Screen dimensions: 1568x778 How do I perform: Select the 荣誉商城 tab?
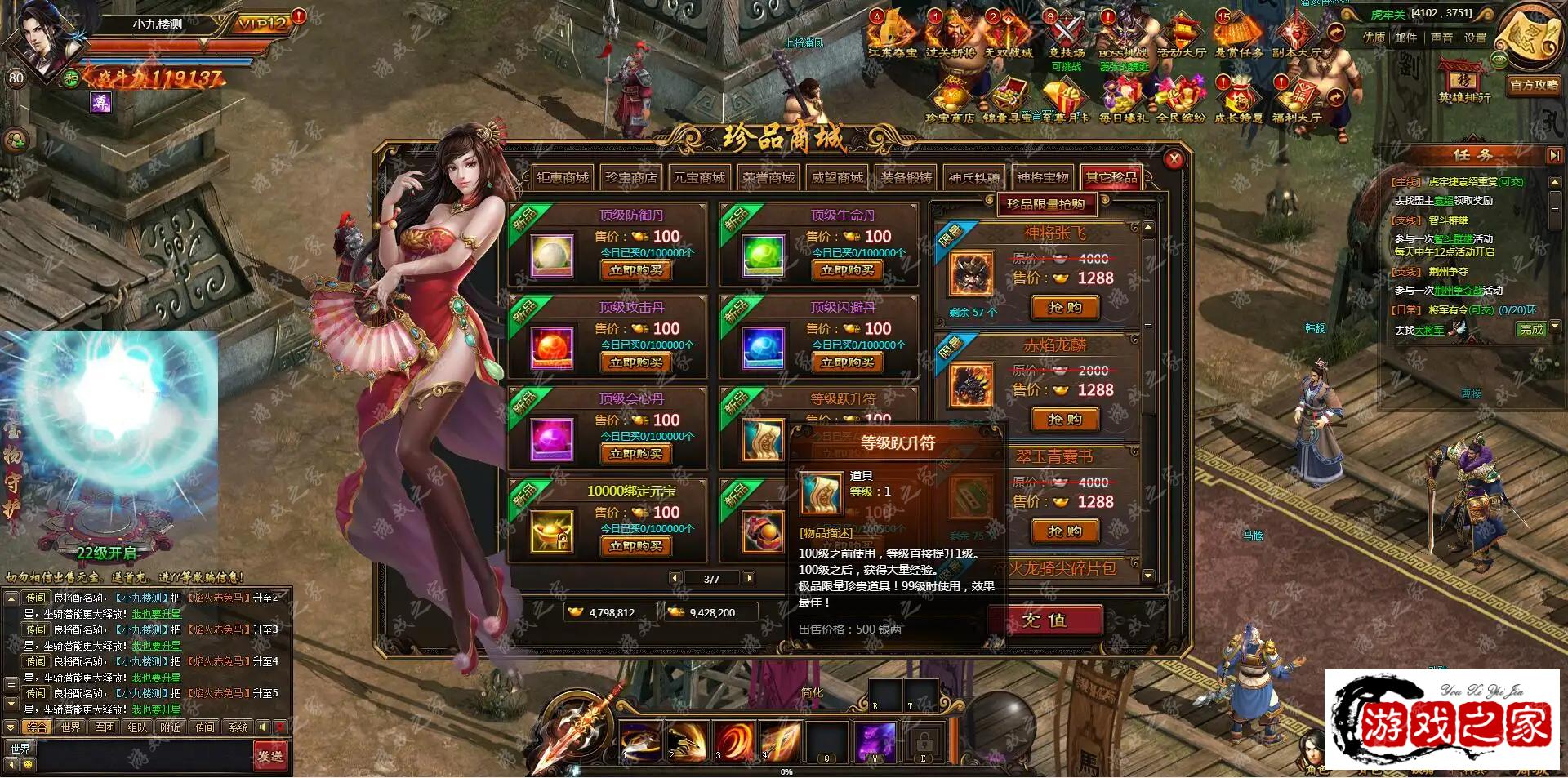pos(768,178)
